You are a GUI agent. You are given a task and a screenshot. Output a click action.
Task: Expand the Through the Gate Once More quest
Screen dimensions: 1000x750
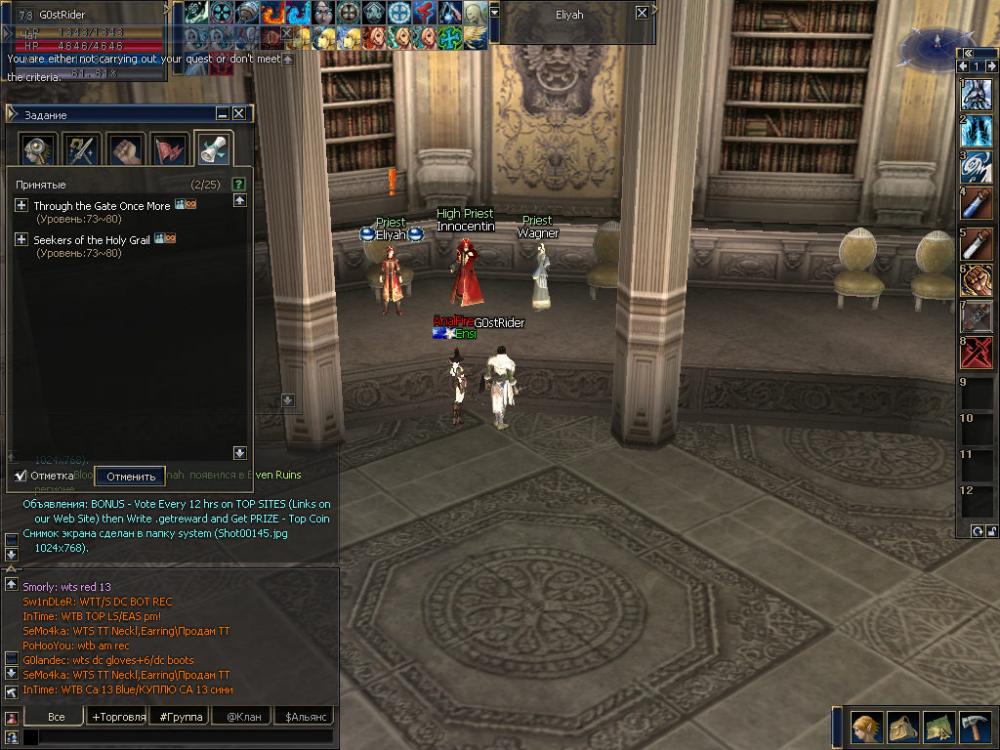[x=21, y=206]
